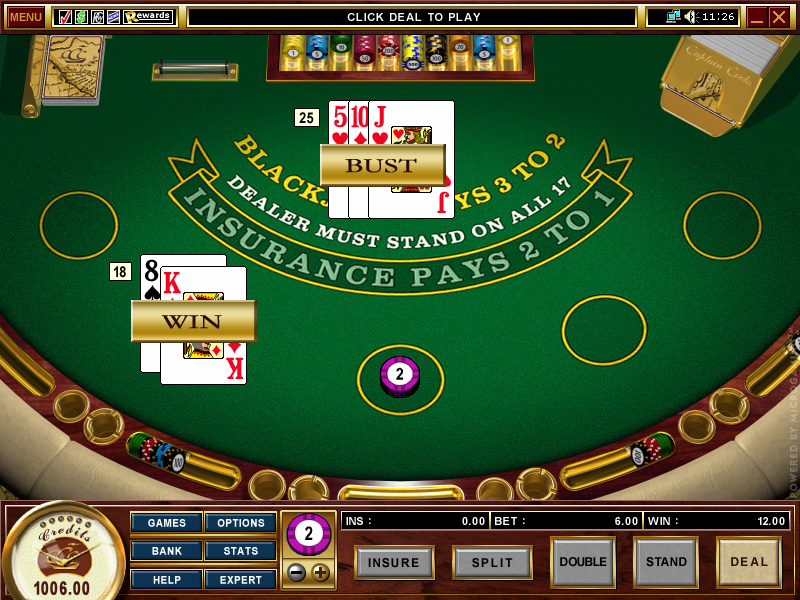Screen dimensions: 800x600
Task: Go to the BANK
Action: pos(166,551)
